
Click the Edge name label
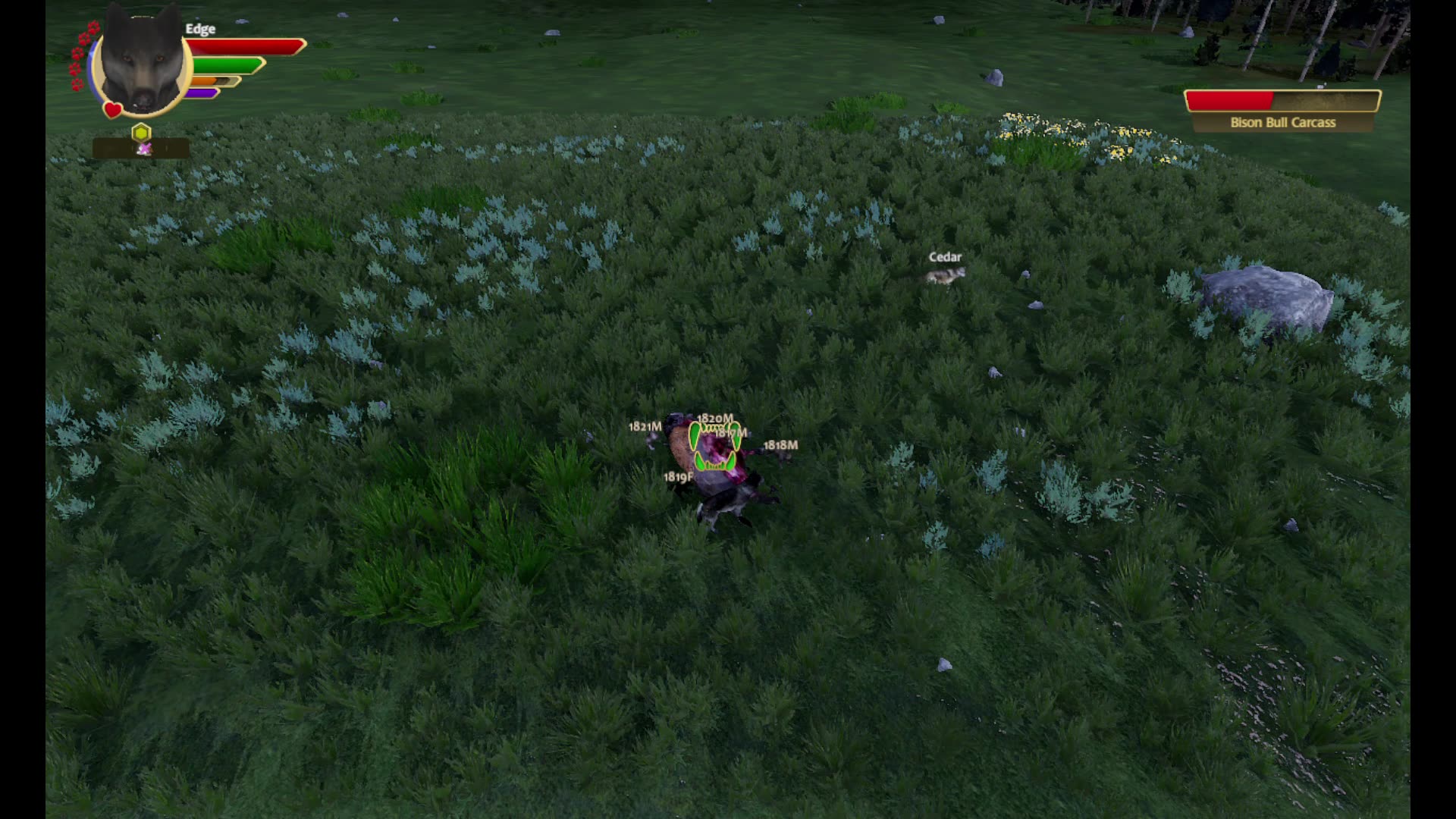coord(200,29)
